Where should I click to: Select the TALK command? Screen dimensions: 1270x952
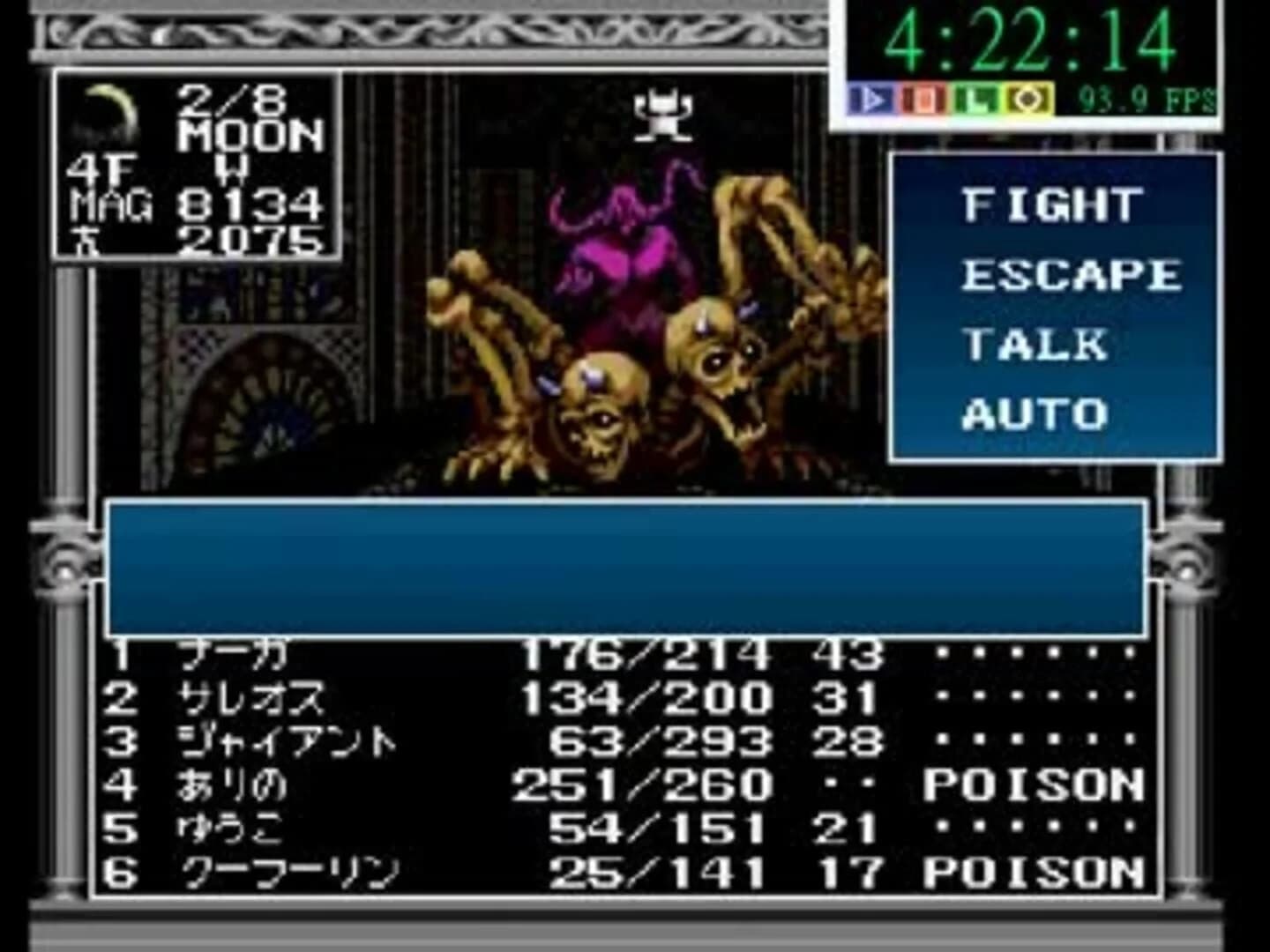(x=1036, y=342)
